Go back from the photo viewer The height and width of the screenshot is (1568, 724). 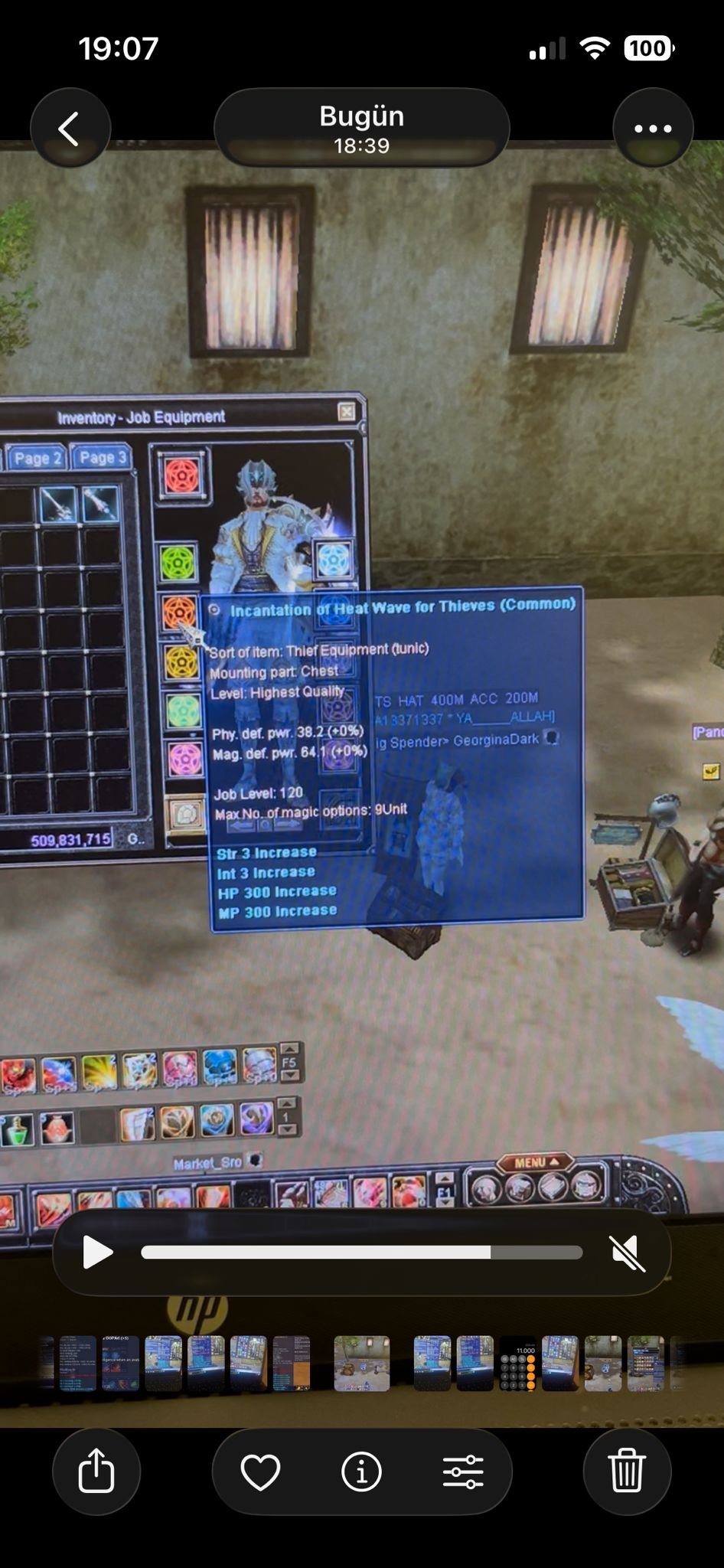70,129
